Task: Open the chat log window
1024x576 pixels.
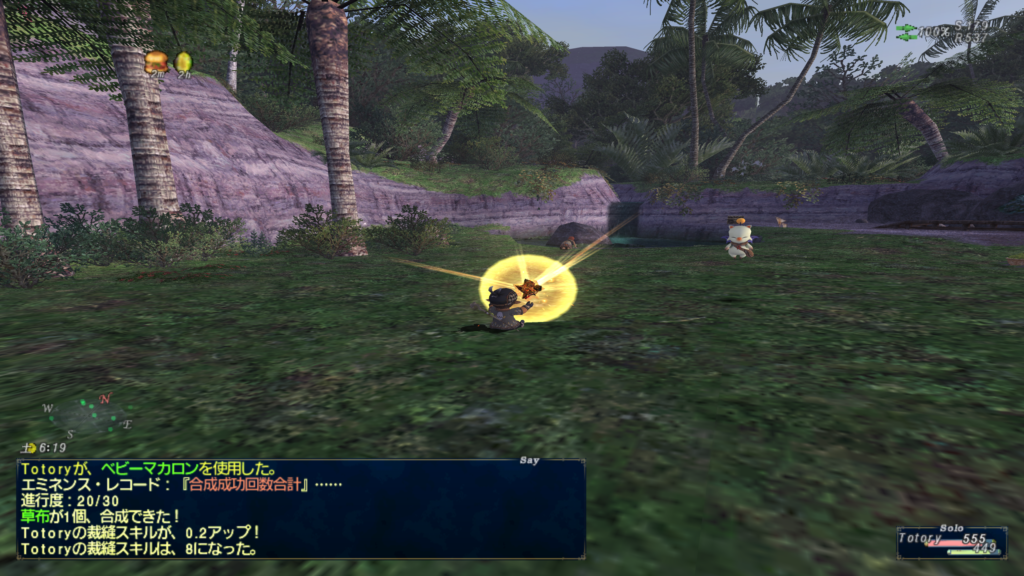Action: tap(300, 508)
